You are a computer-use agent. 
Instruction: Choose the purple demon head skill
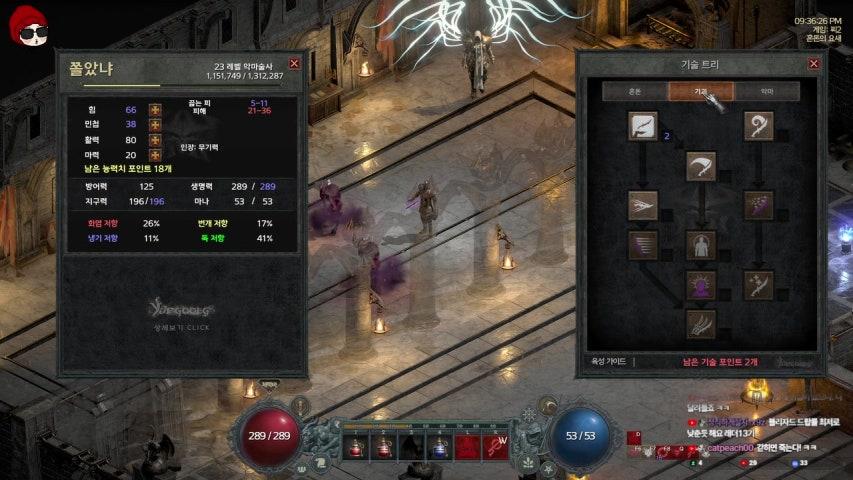coord(700,285)
